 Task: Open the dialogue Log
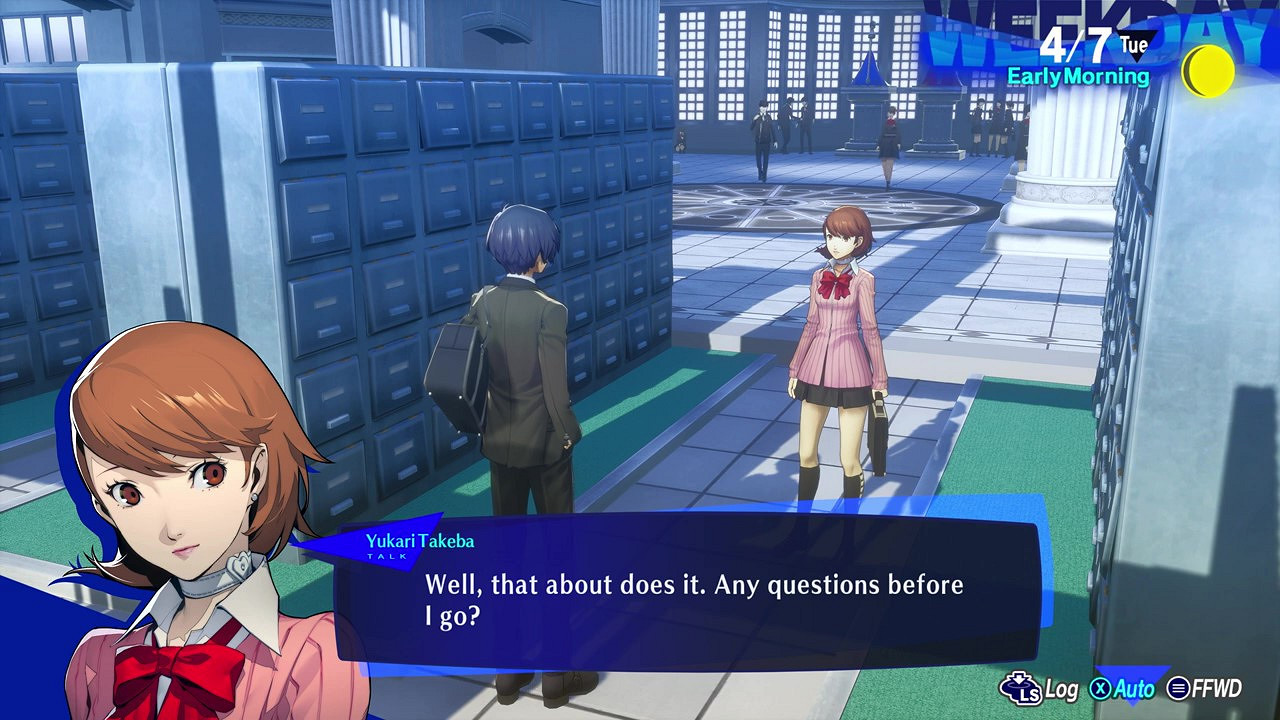pos(1038,688)
